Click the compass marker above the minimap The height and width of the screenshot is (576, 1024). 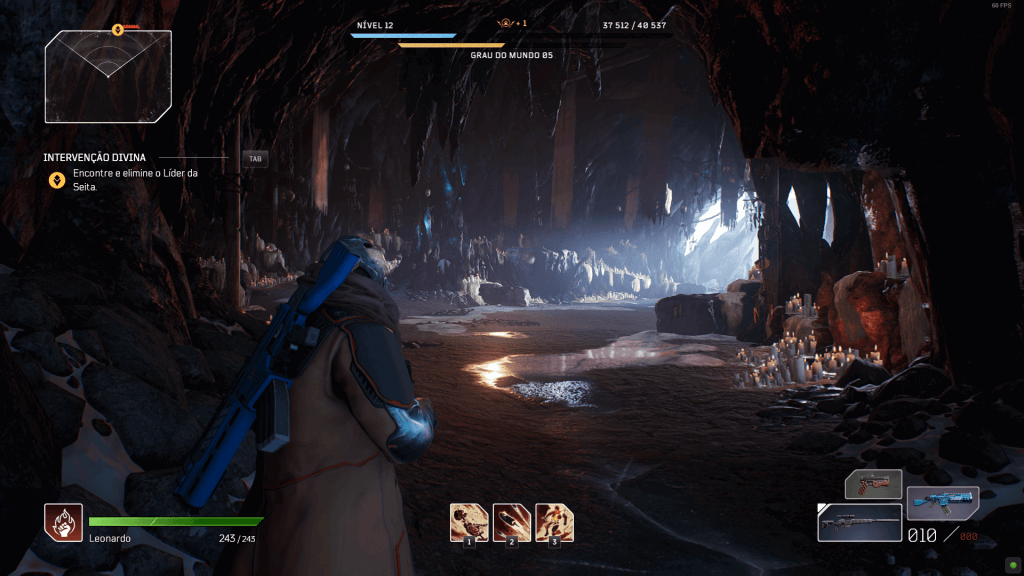(x=118, y=28)
